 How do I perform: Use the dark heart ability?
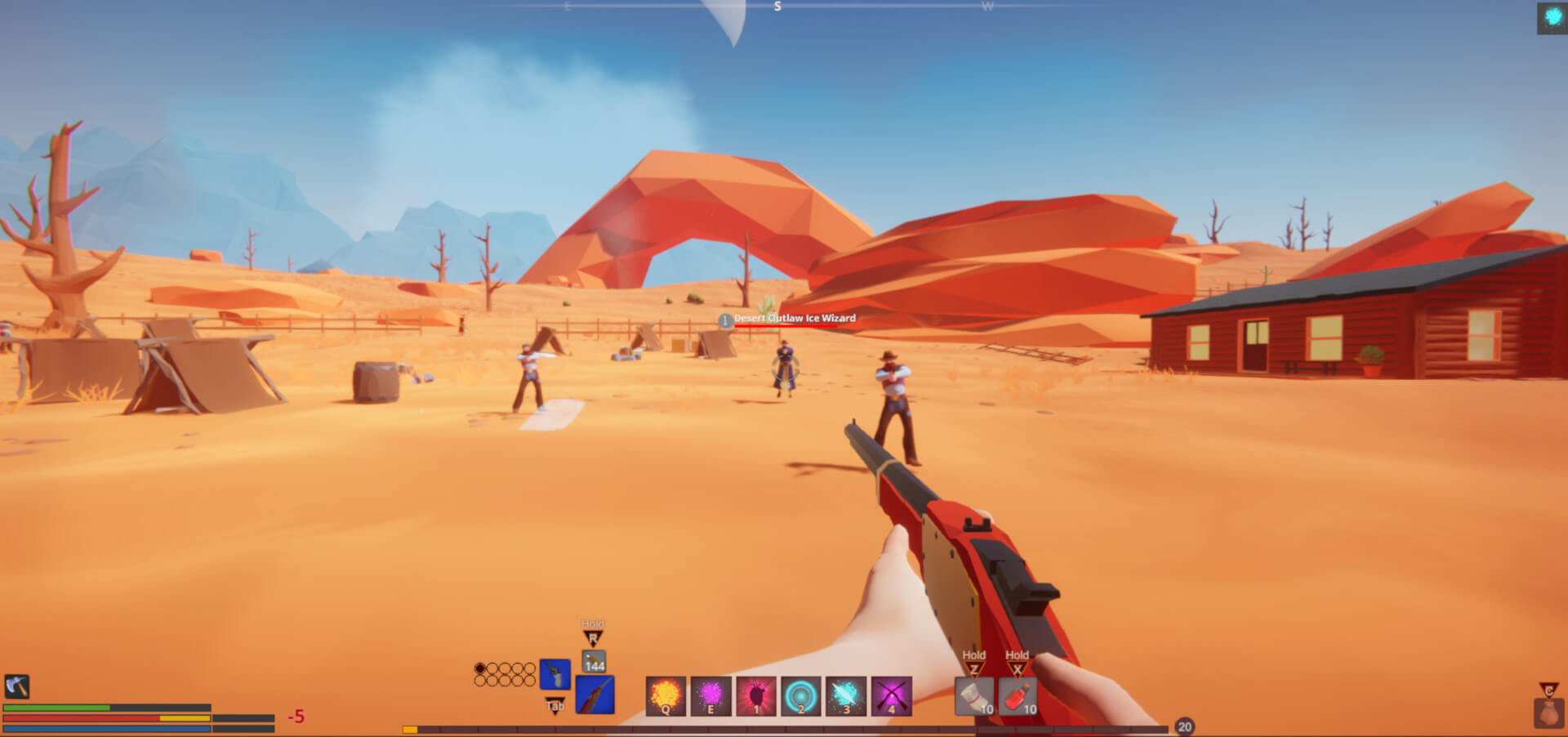(756, 696)
